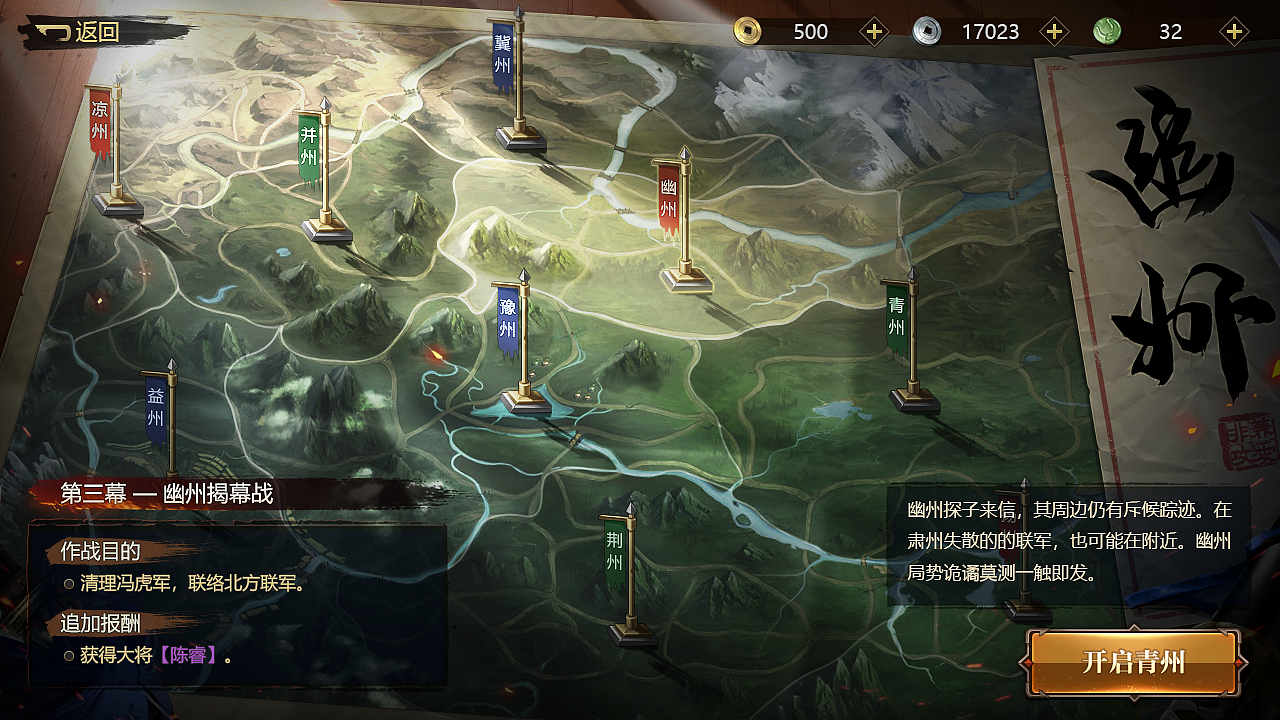Screen dimensions: 1280x720
Task: Click the plus beside the 32 jade
Action: click(x=1233, y=31)
